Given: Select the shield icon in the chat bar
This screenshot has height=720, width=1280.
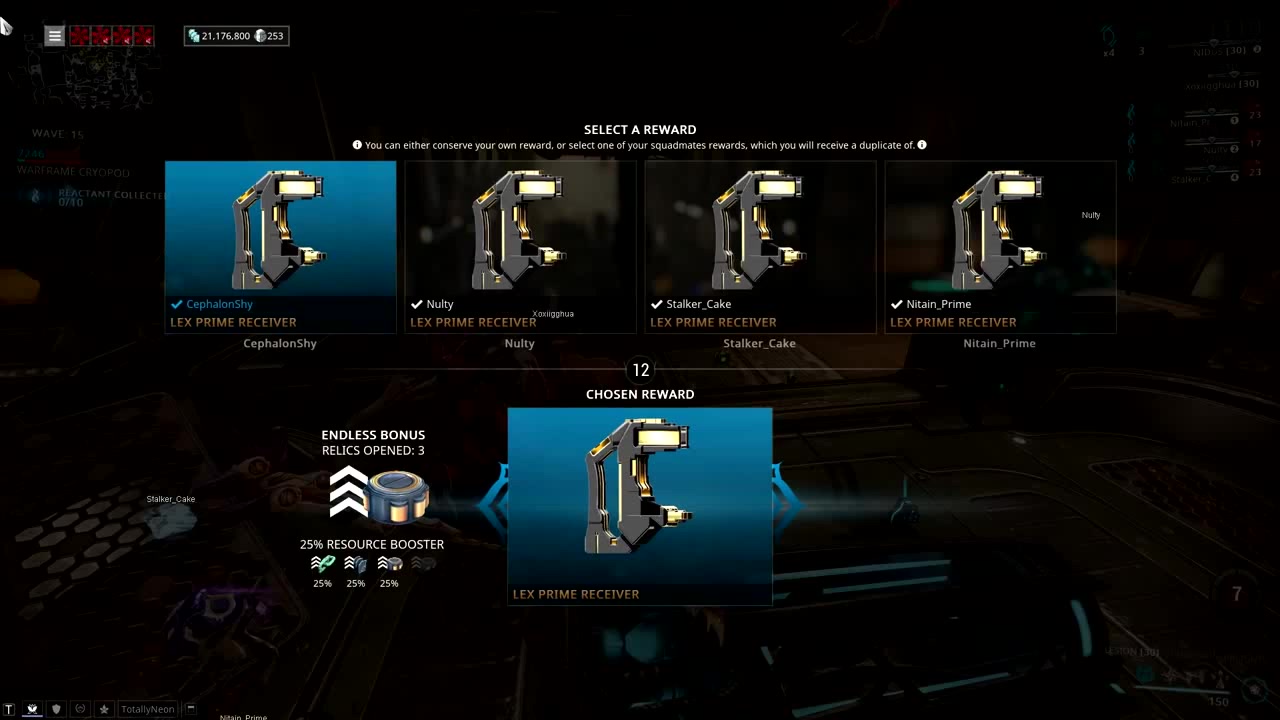Looking at the screenshot, I should 56,708.
